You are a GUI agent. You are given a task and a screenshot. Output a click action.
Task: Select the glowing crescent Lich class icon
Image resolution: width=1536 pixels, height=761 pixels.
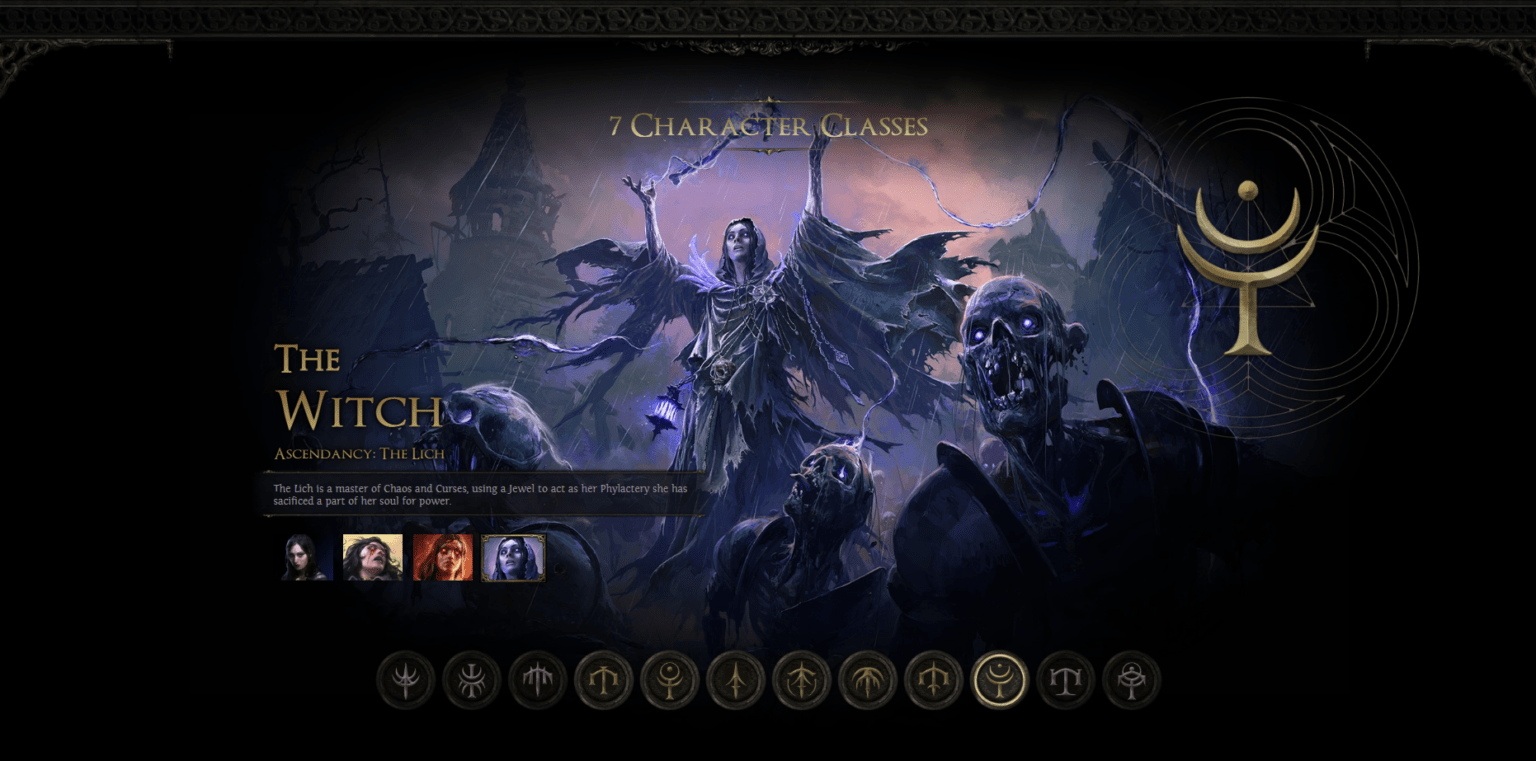[x=999, y=679]
